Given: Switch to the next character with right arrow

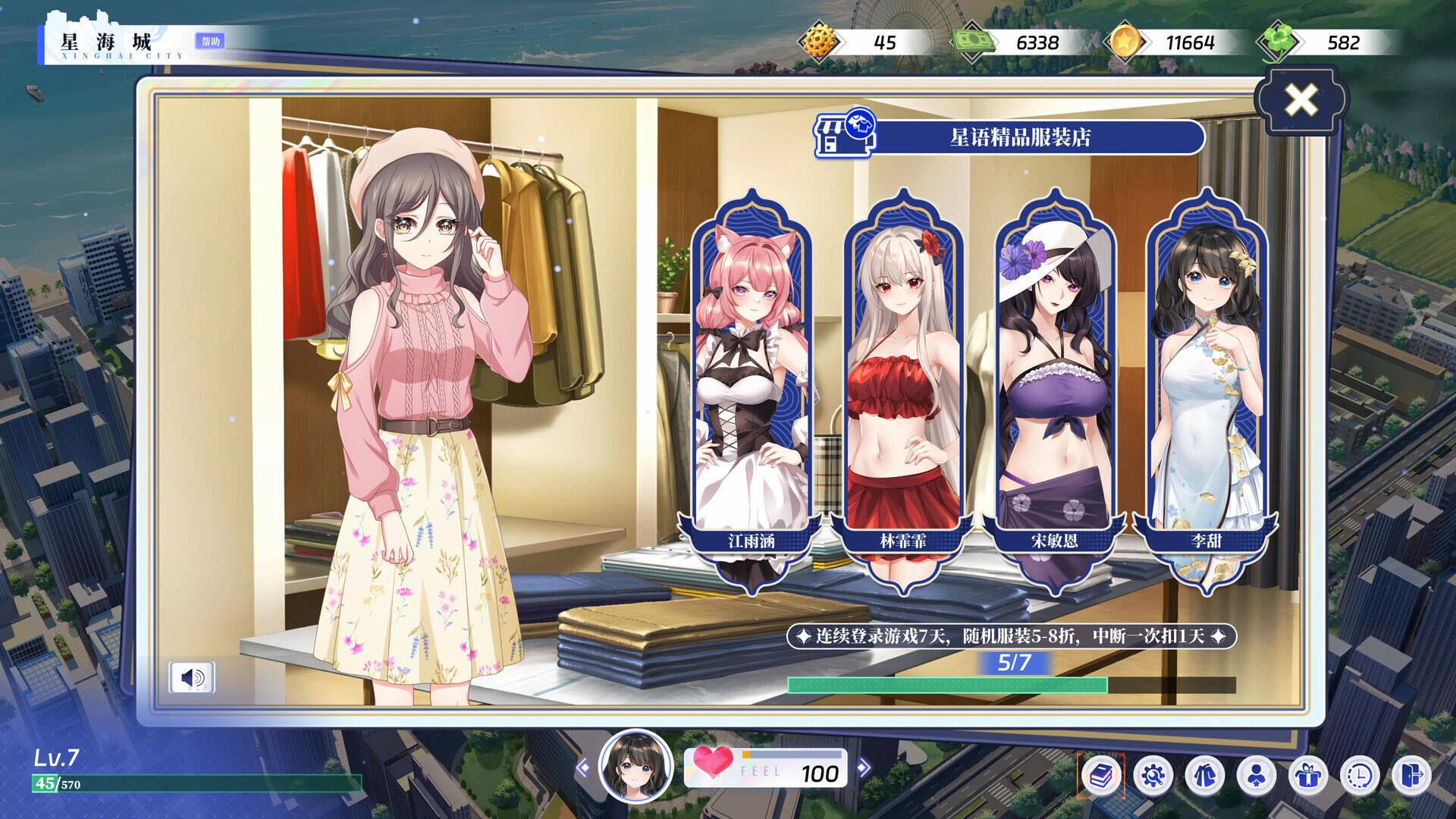Looking at the screenshot, I should point(863,768).
